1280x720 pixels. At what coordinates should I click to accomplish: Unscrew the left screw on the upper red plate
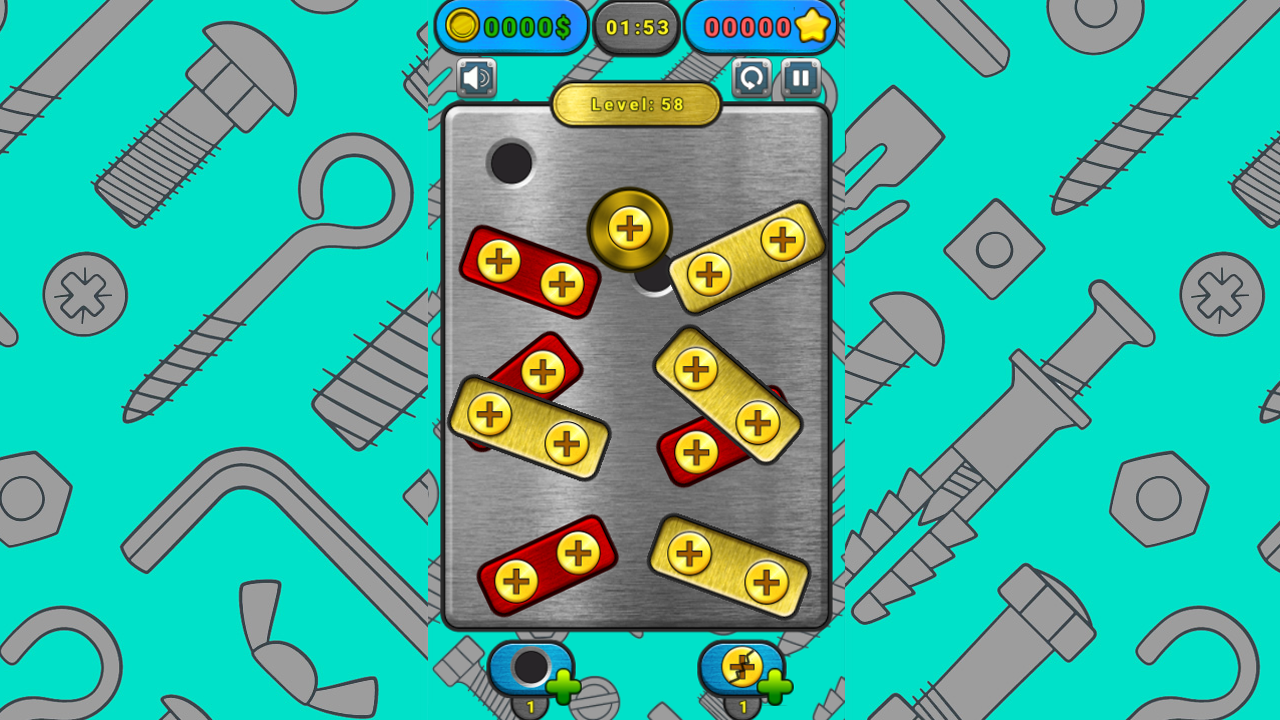(497, 263)
